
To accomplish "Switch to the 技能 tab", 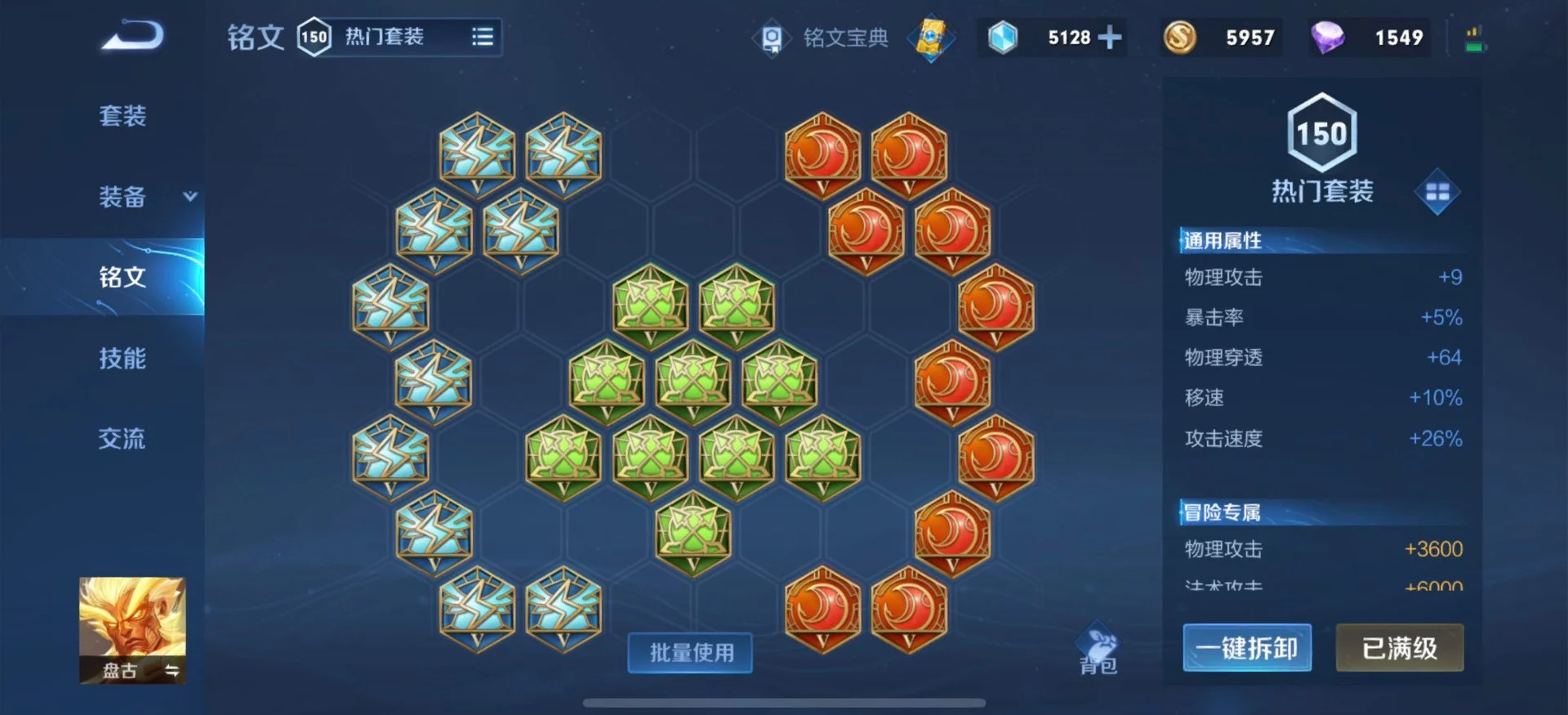I will 122,358.
